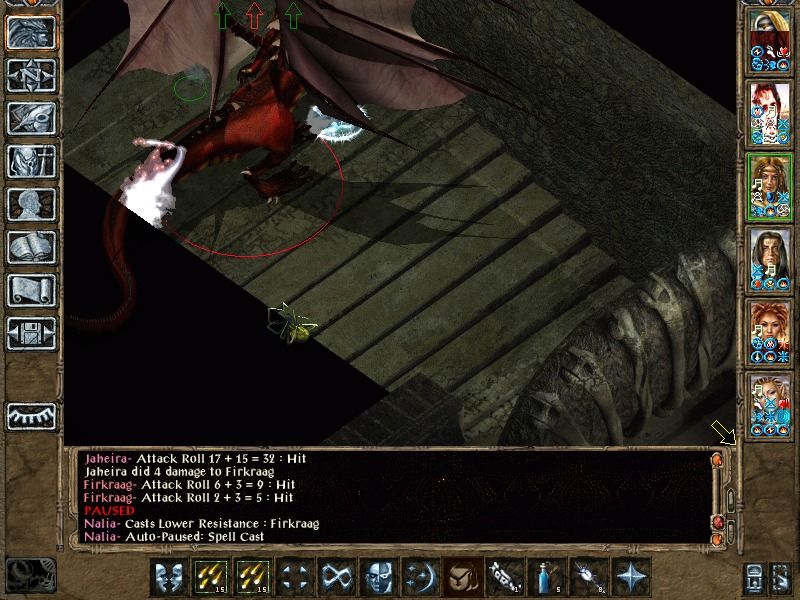Click the return-to-game button atop the sidebar
The height and width of the screenshot is (600, 800).
30,32
